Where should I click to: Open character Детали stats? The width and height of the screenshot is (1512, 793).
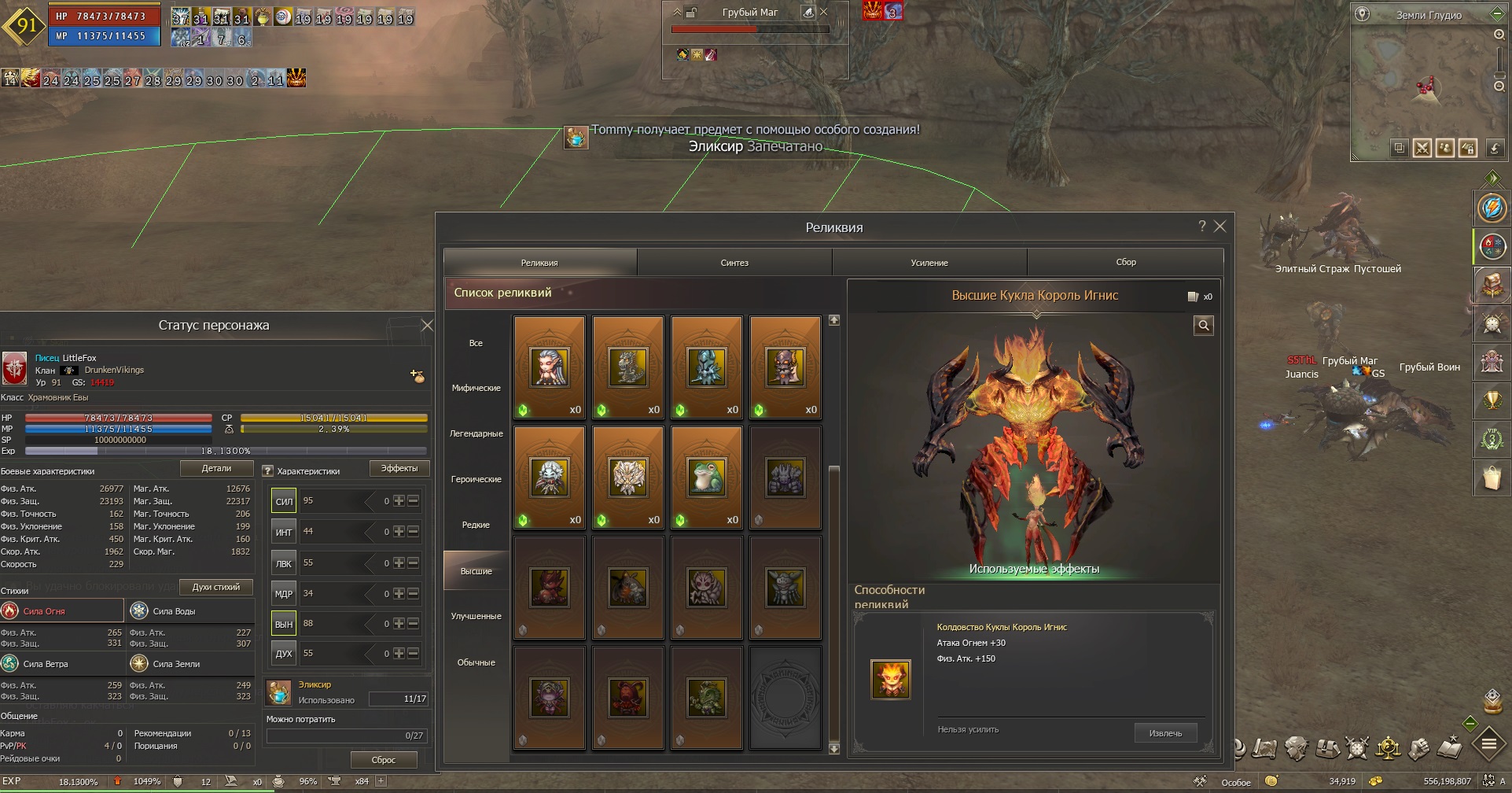(x=216, y=469)
